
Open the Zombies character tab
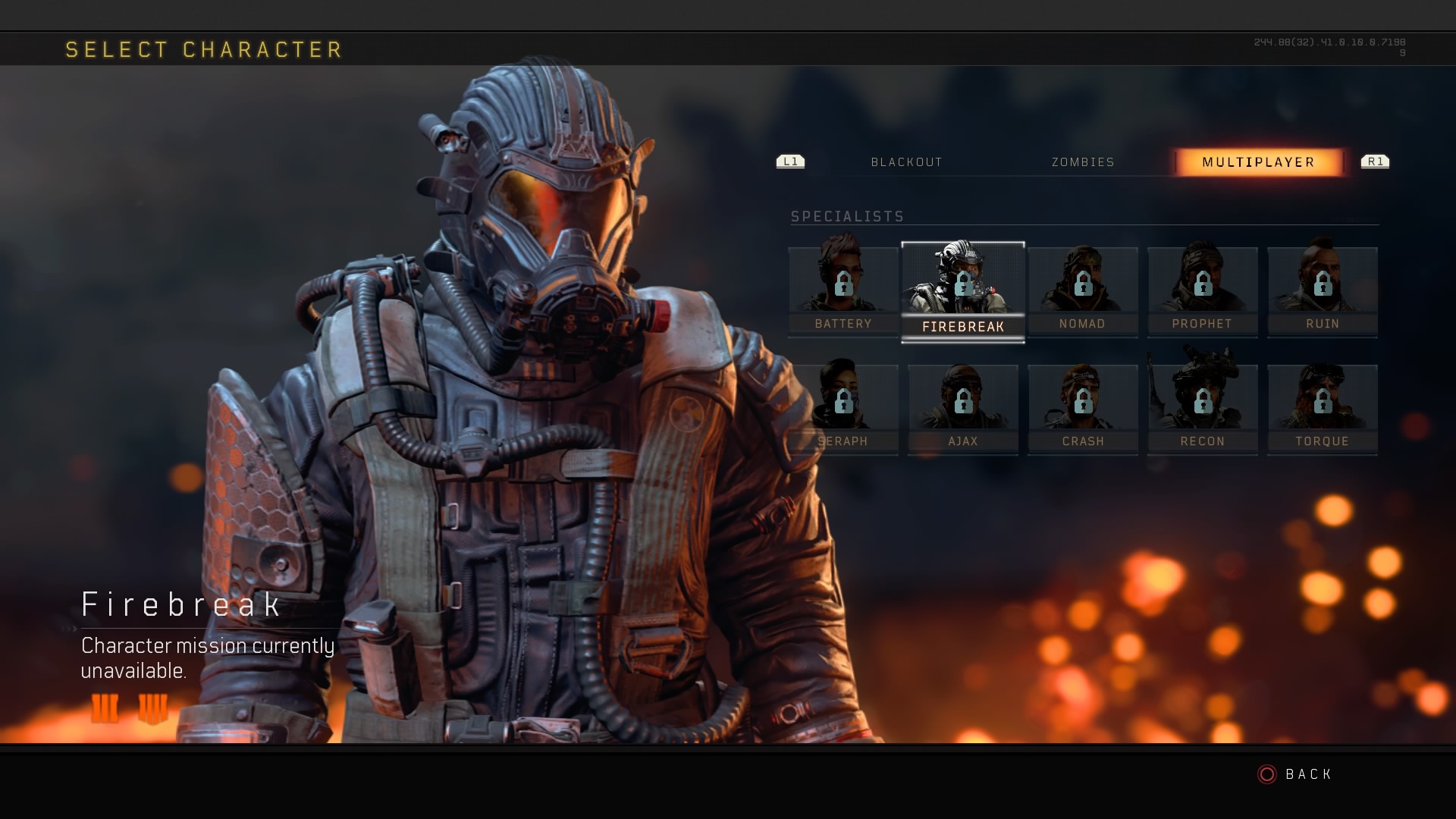[1083, 162]
